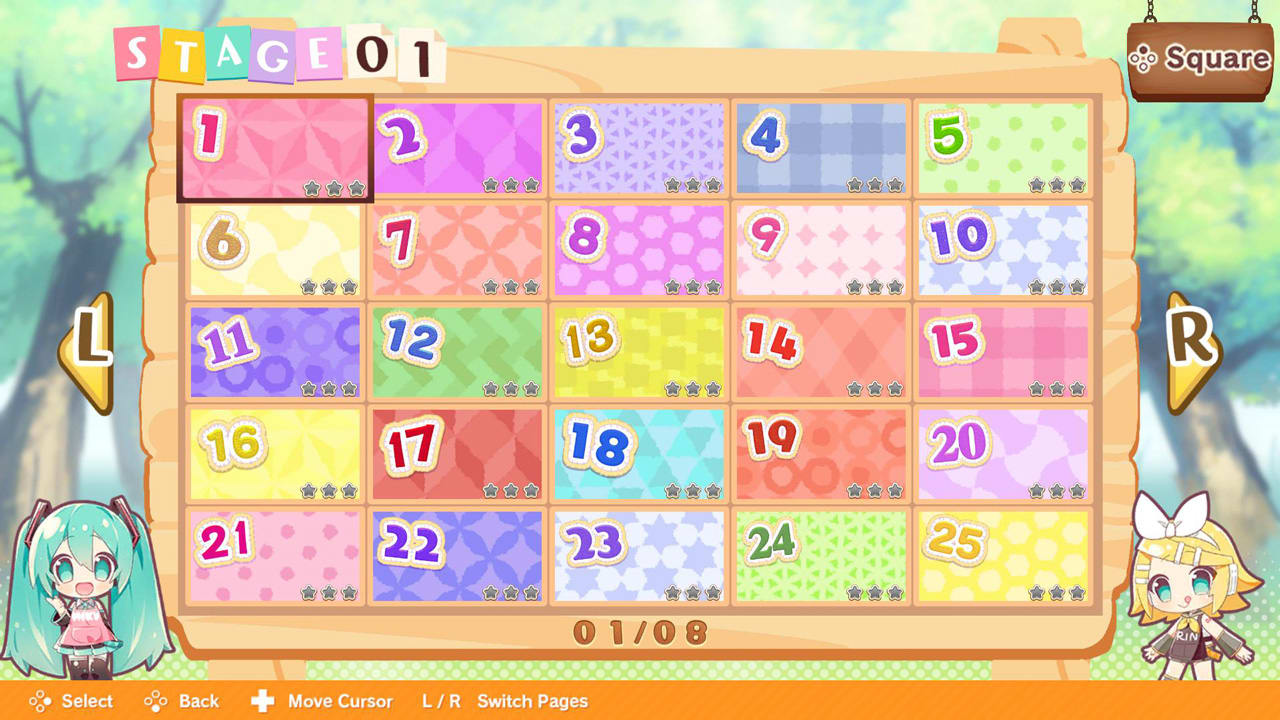Viewport: 1280px width, 720px height.
Task: Open Stage 25 in the bottom right
Action: pyautogui.click(x=1003, y=555)
